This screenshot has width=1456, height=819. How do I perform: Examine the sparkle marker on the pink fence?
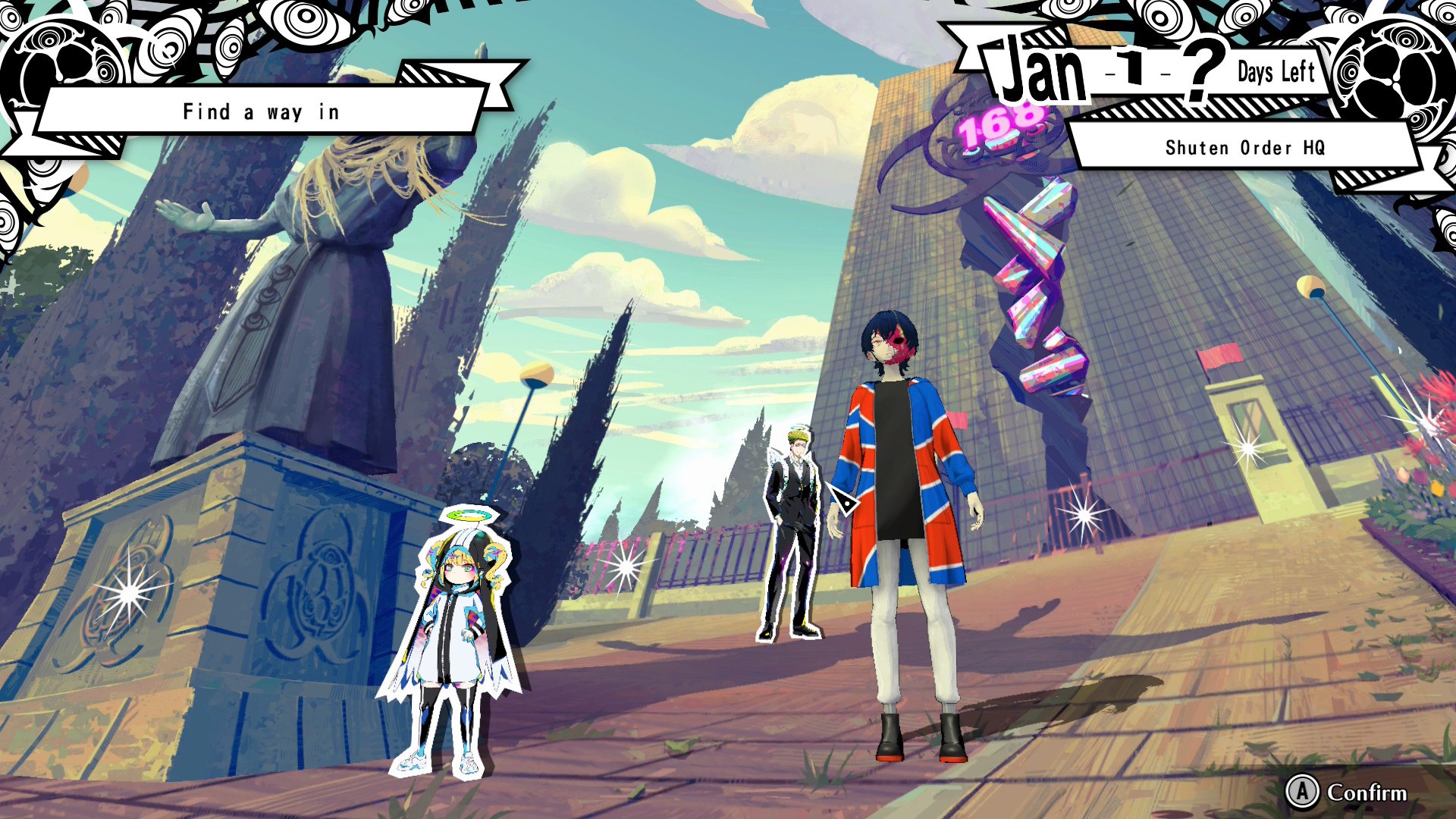point(626,566)
